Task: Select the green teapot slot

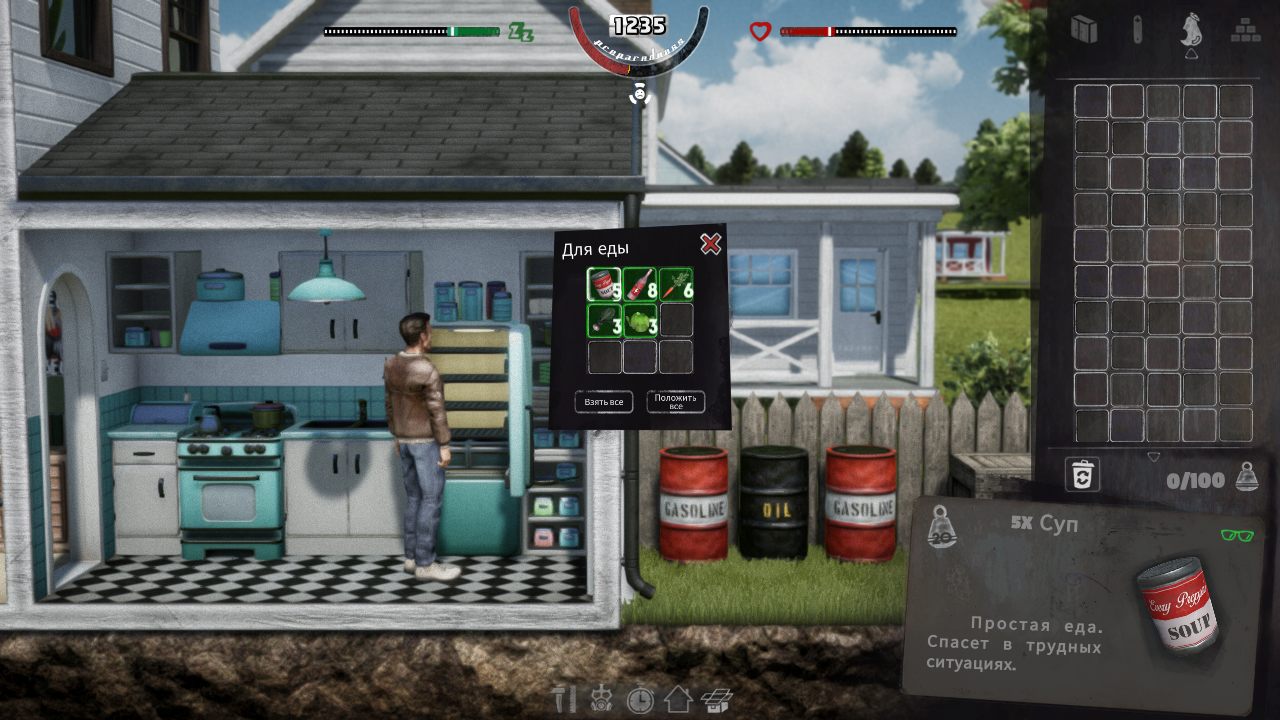Action: click(x=640, y=320)
